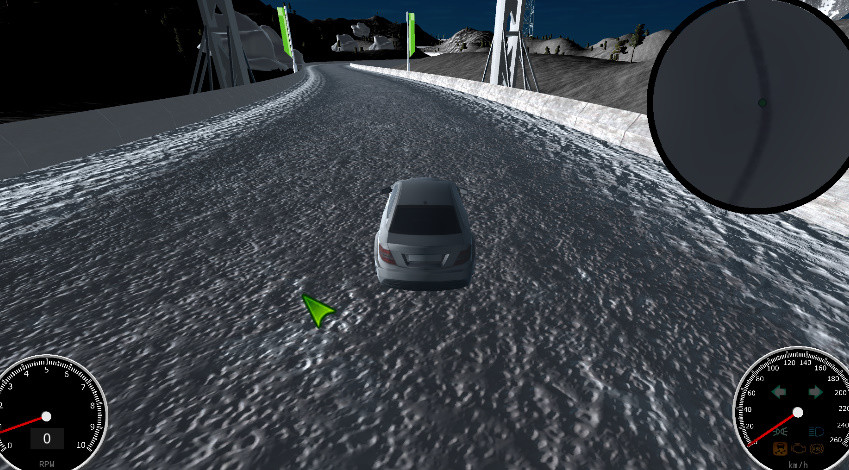Toggle the right turn signal arrow
This screenshot has height=470, width=849.
[x=815, y=392]
